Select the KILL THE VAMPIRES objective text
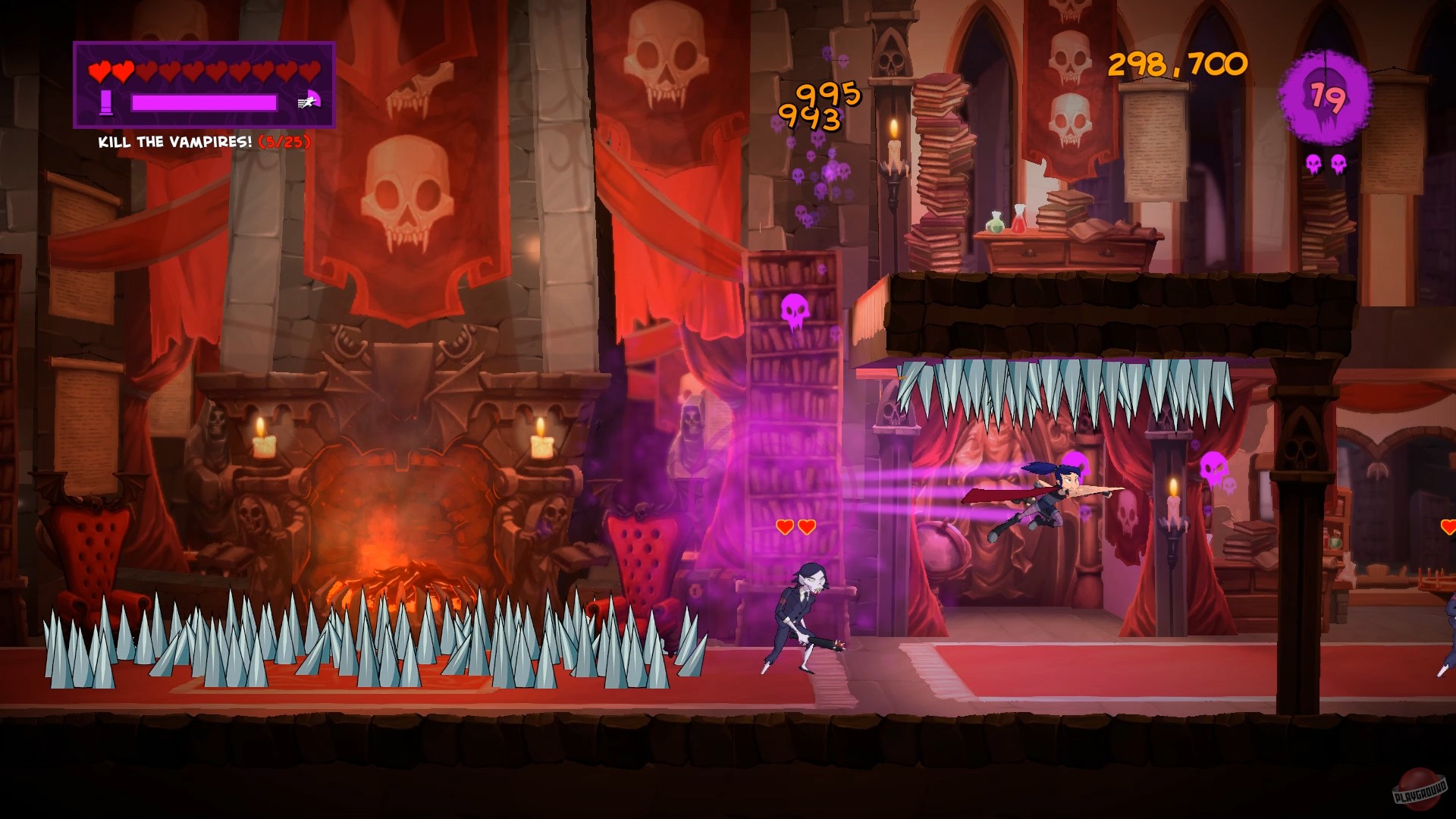1456x819 pixels. tap(174, 141)
